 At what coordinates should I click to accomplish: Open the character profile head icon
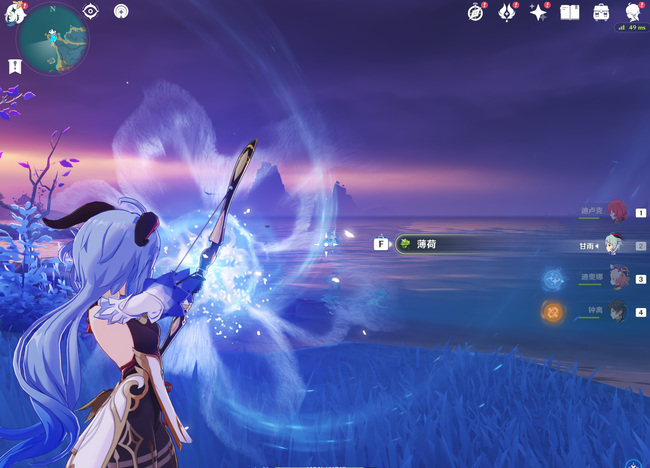633,12
